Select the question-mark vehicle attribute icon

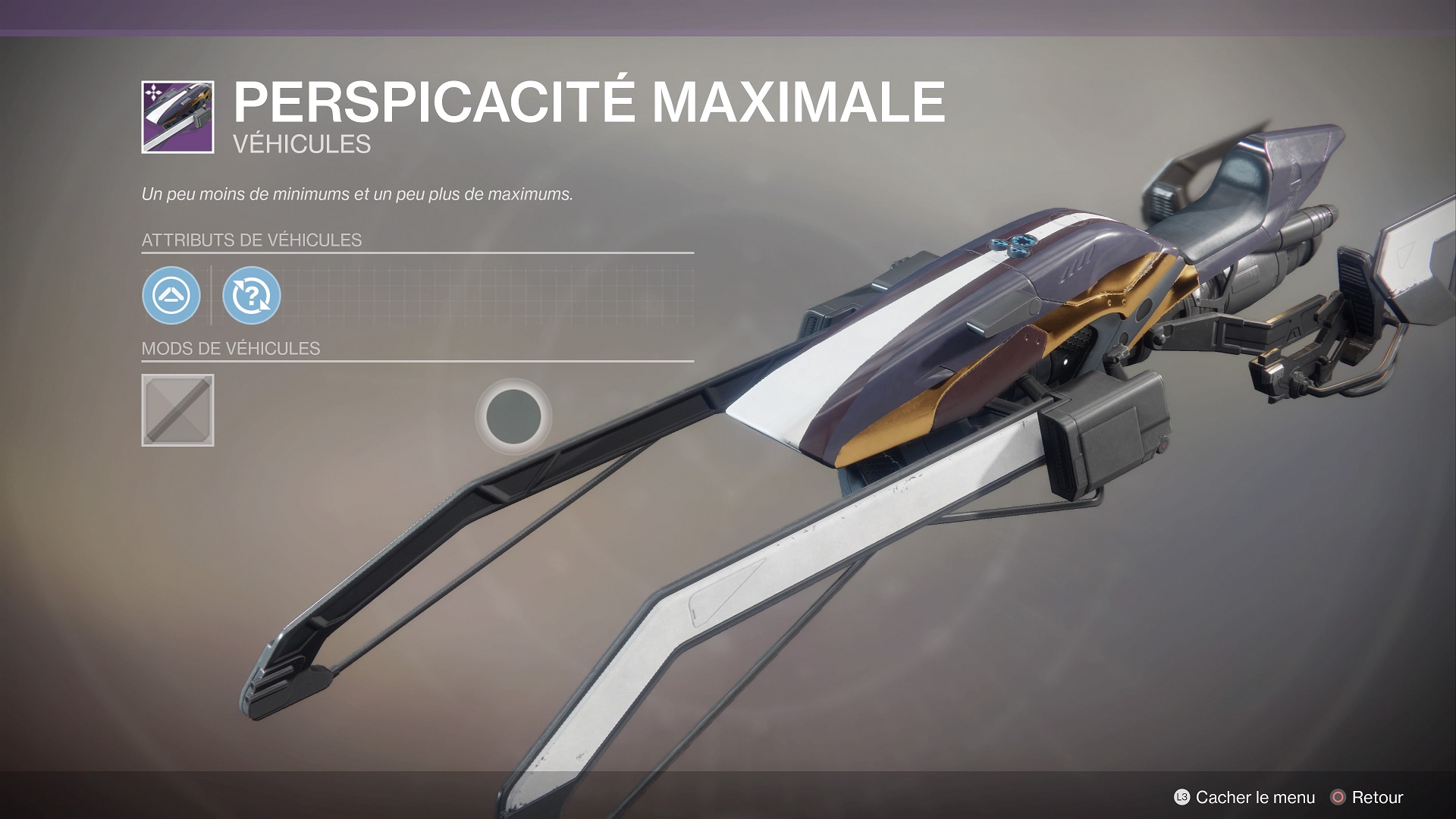pos(252,296)
